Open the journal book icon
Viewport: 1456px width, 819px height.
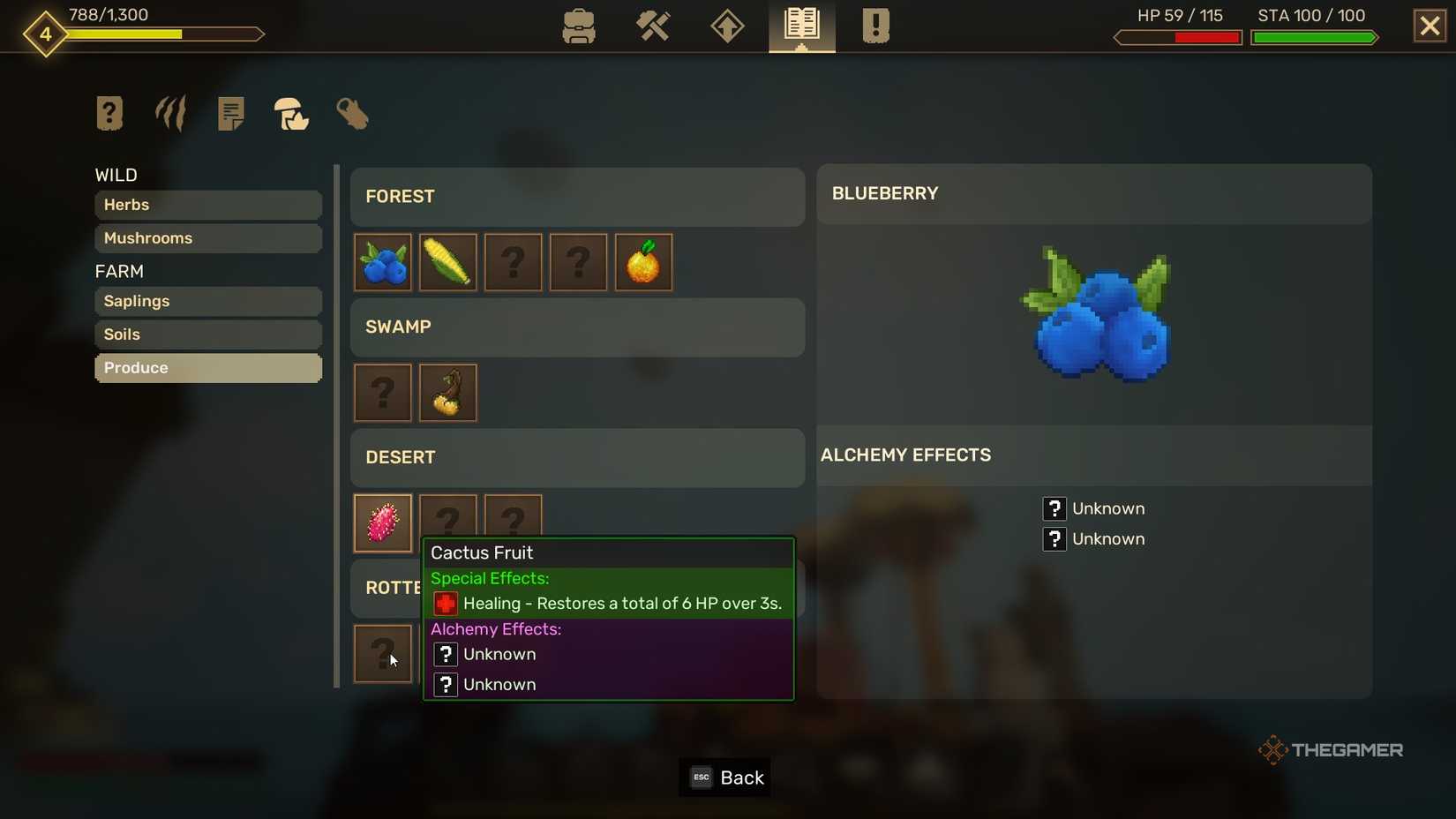pos(799,26)
